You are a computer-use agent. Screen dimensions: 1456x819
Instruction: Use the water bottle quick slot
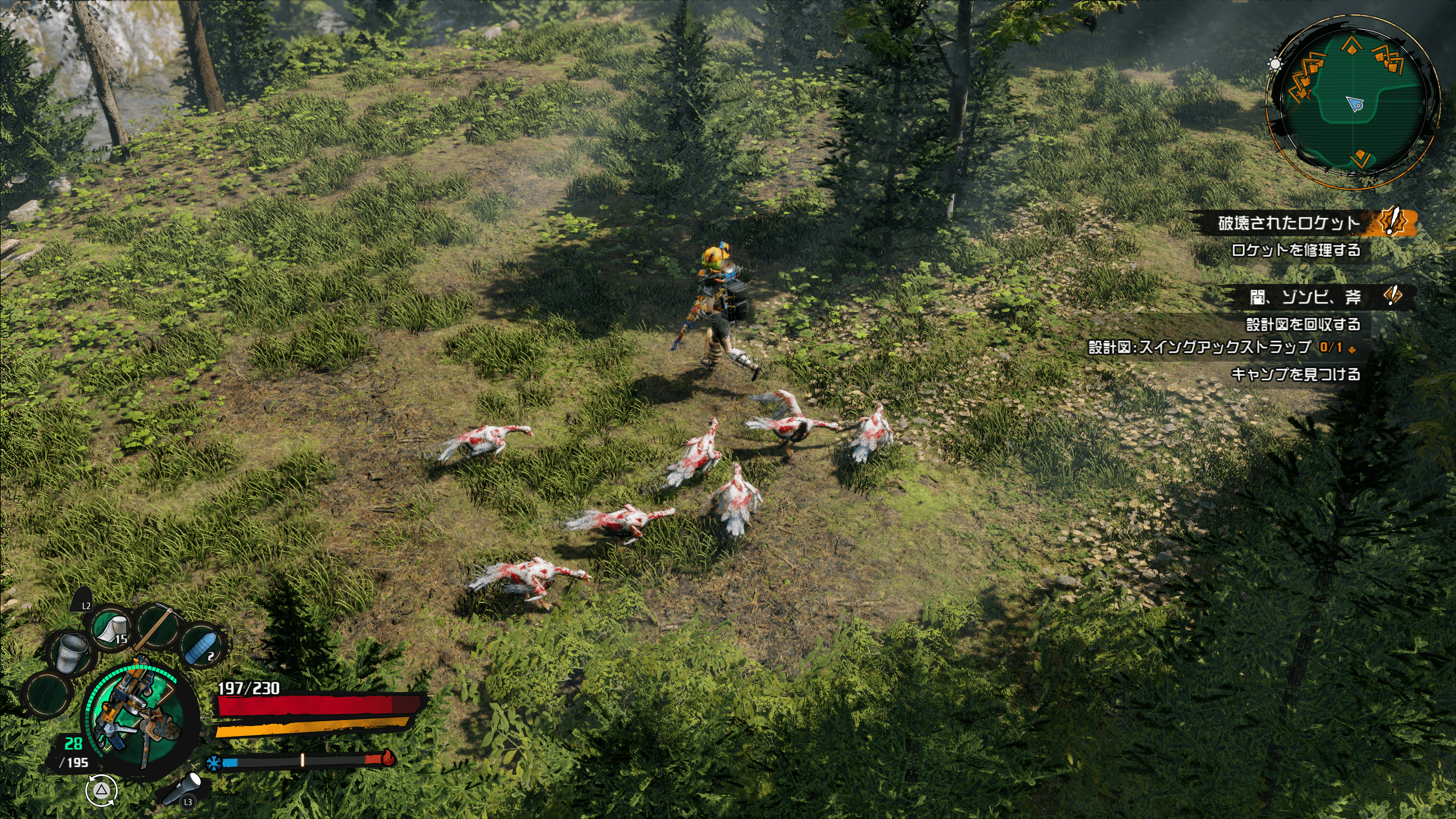[x=202, y=648]
